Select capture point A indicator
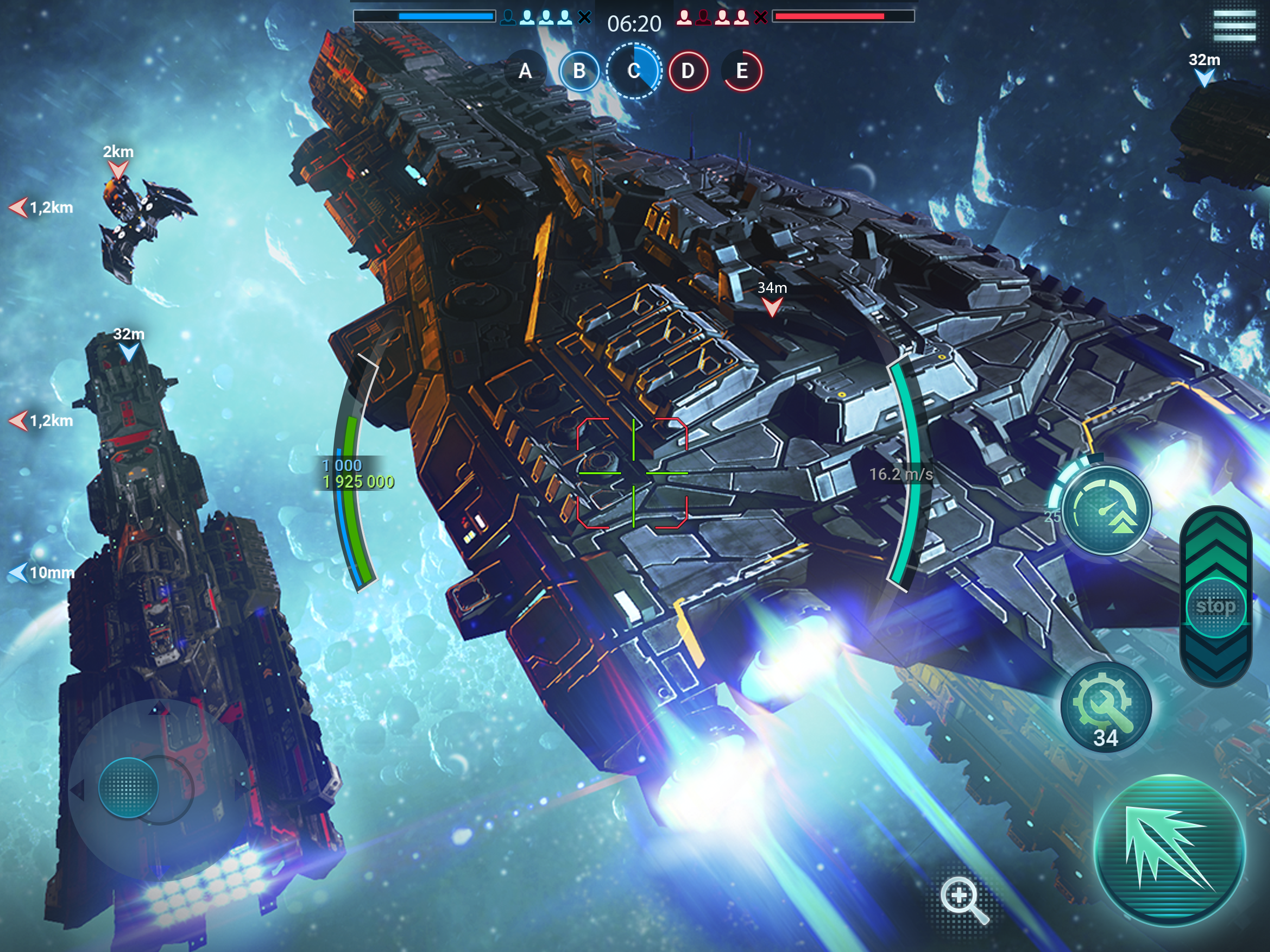The width and height of the screenshot is (1270, 952). point(525,71)
